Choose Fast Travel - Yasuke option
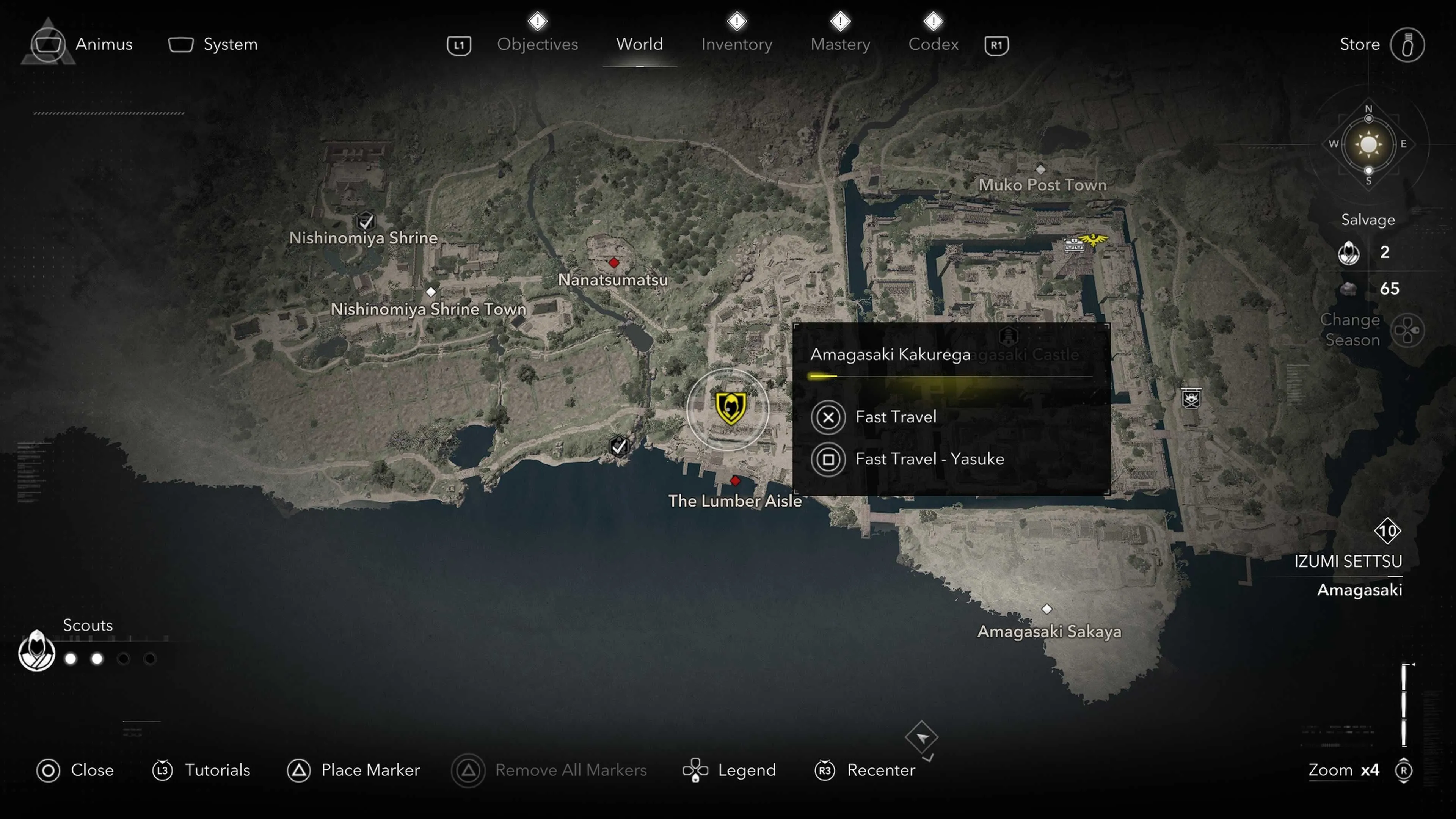The image size is (1456, 819). tap(929, 459)
